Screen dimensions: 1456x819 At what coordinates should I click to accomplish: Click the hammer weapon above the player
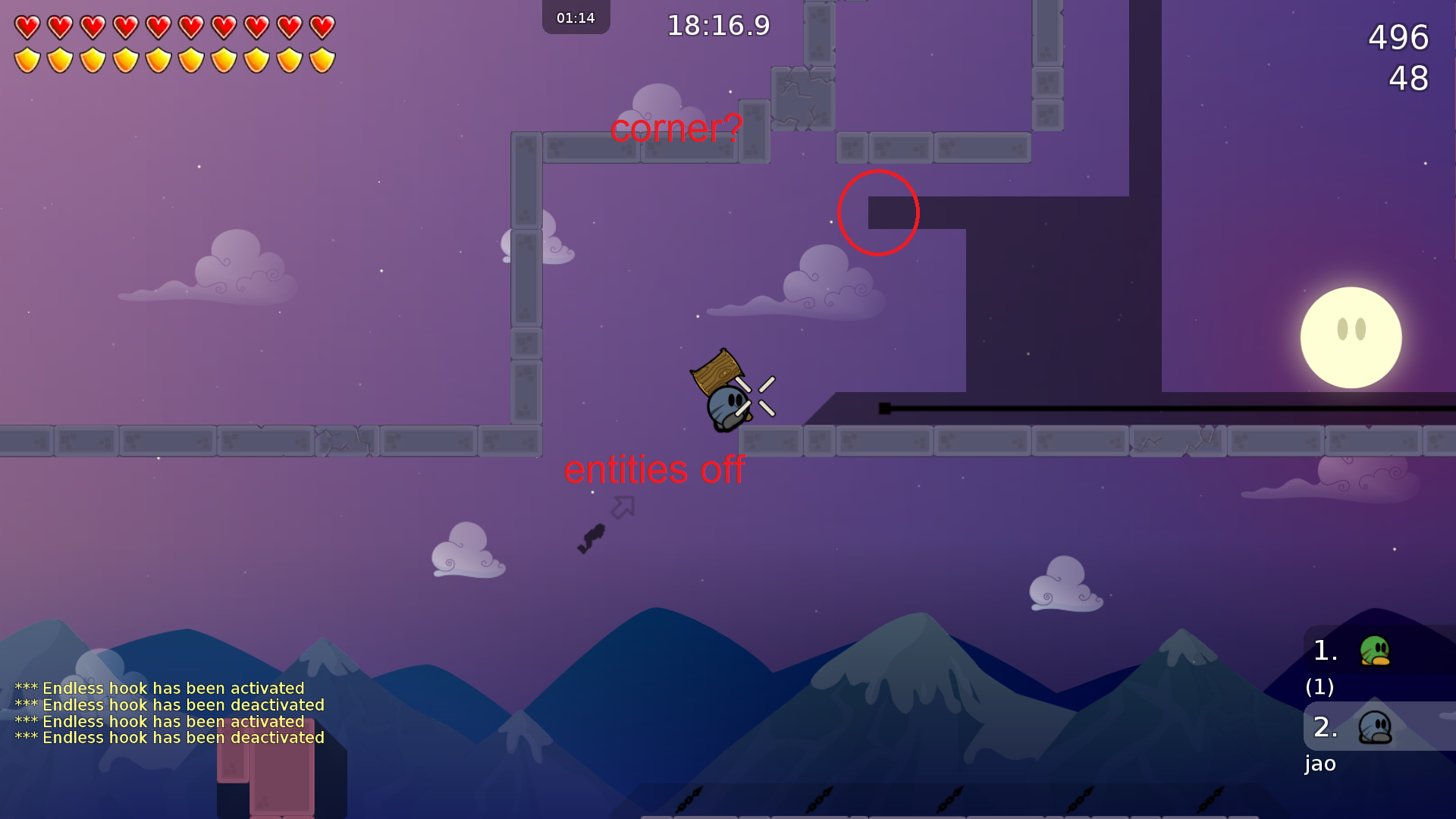pos(717,373)
